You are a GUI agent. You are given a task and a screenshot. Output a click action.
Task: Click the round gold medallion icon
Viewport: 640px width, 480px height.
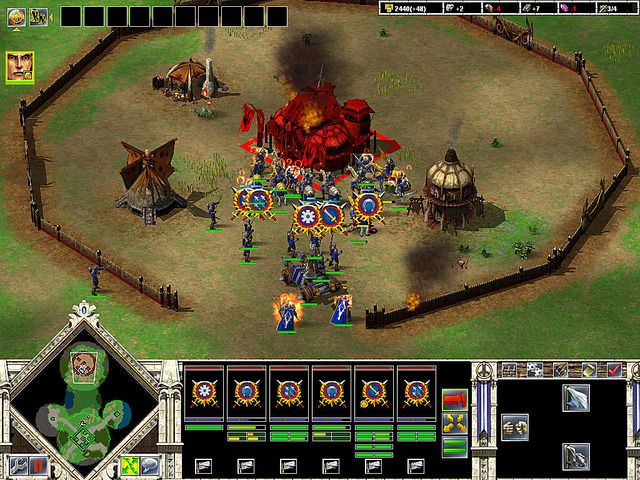(x=16, y=15)
